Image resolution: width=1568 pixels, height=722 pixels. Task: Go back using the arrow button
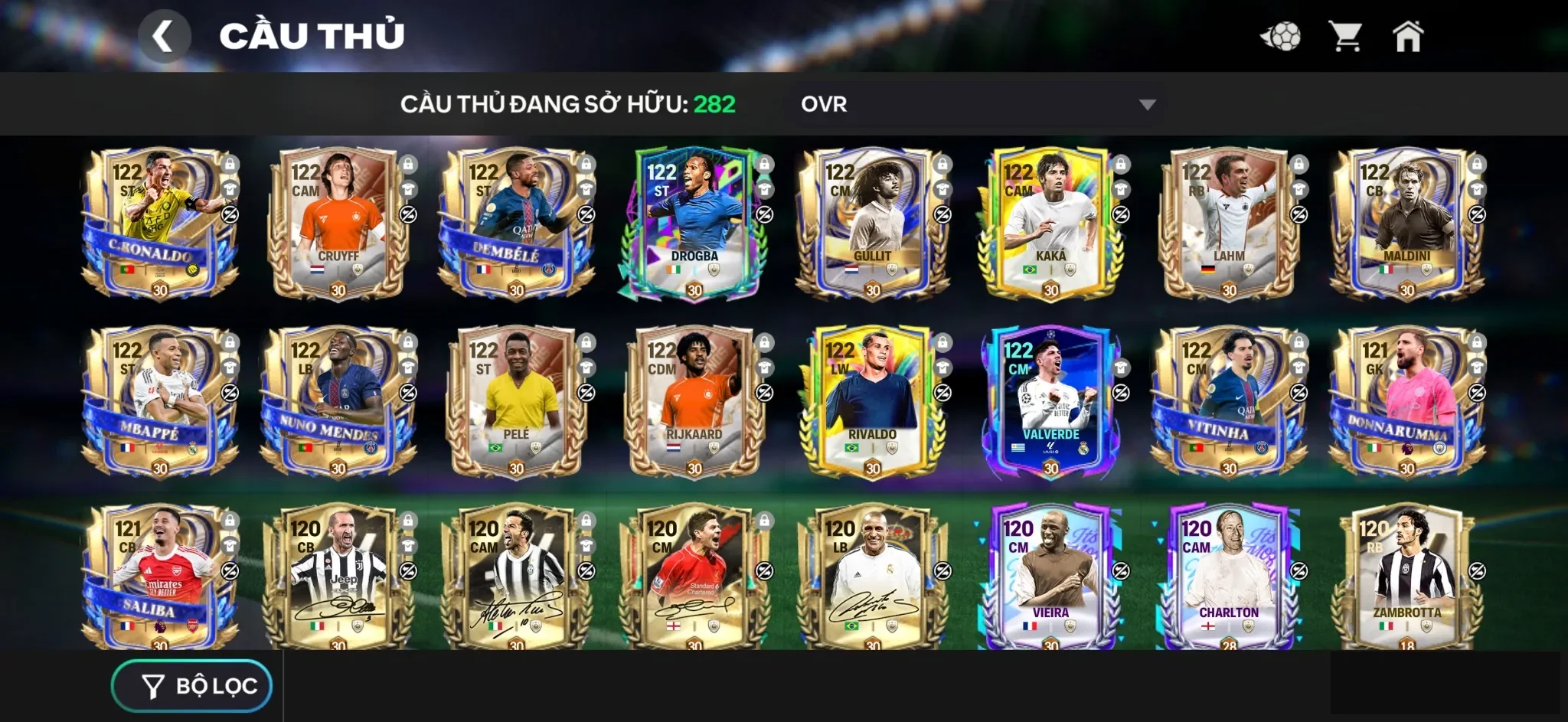164,36
